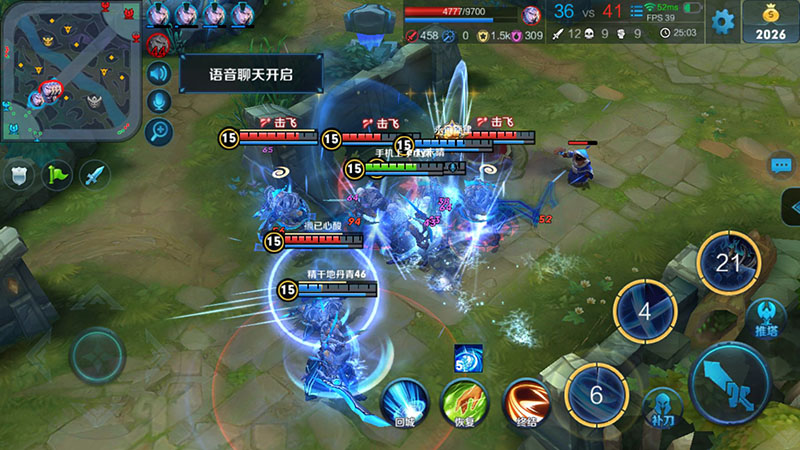The image size is (800, 450).
Task: Send the shield defend signal
Action: (19, 175)
